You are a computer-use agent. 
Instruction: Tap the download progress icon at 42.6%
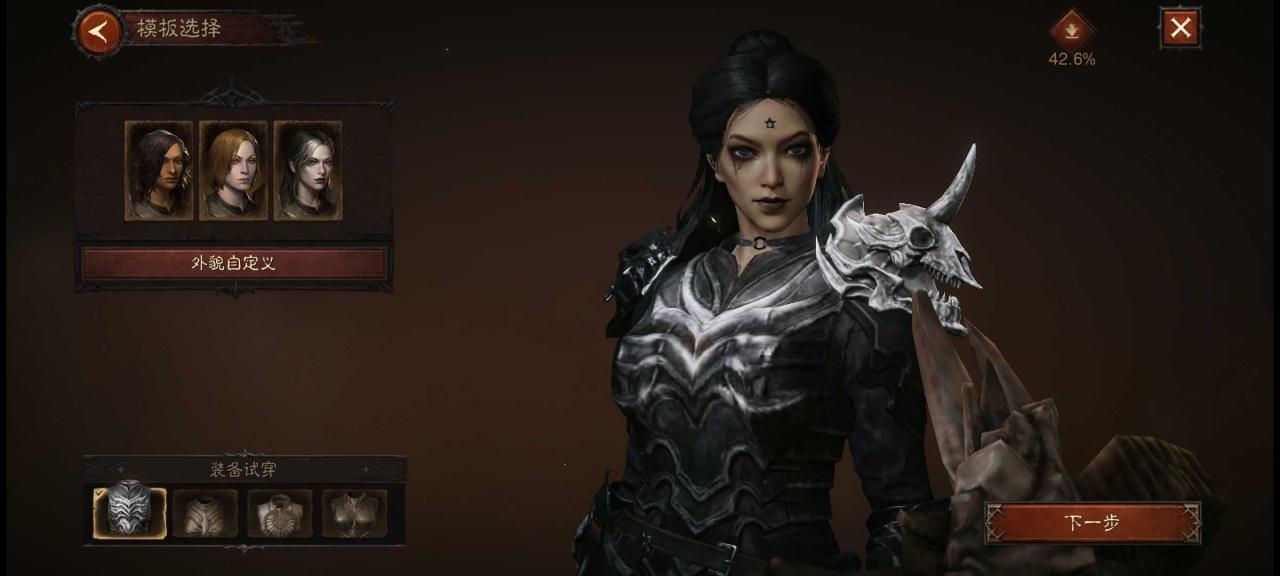pos(1071,29)
